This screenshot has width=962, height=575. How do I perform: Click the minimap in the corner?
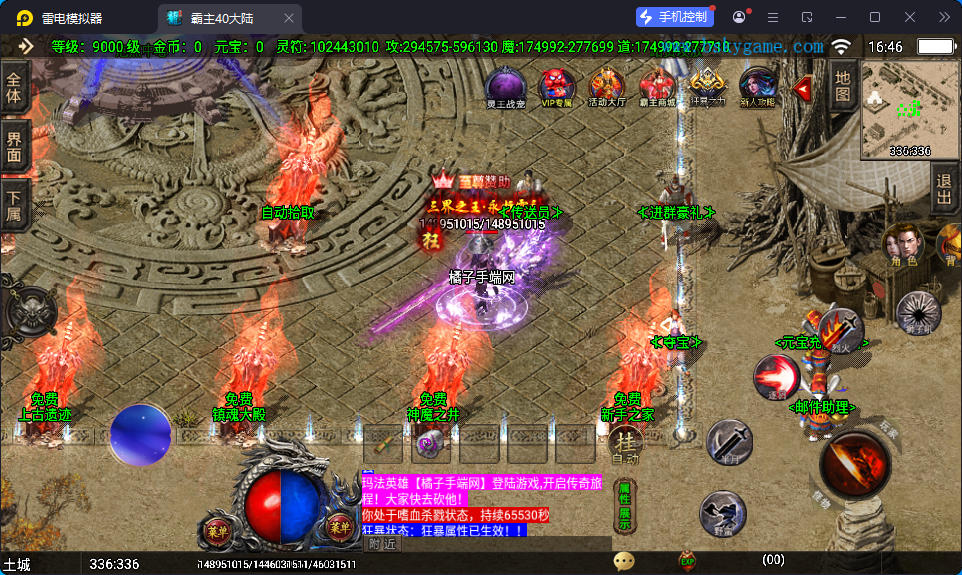910,108
